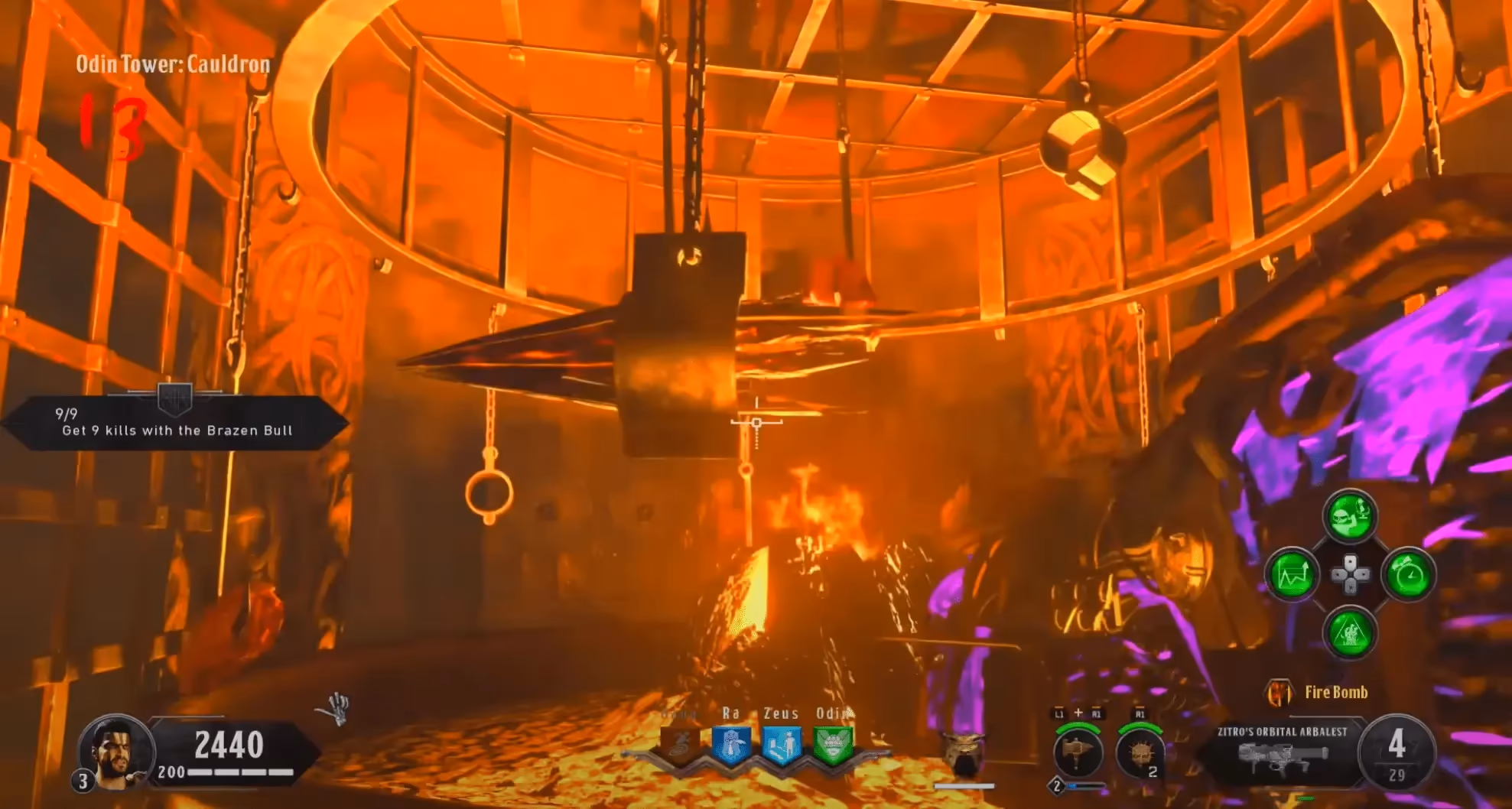The width and height of the screenshot is (1512, 809).
Task: Select the Ra perk badge
Action: pos(731,746)
